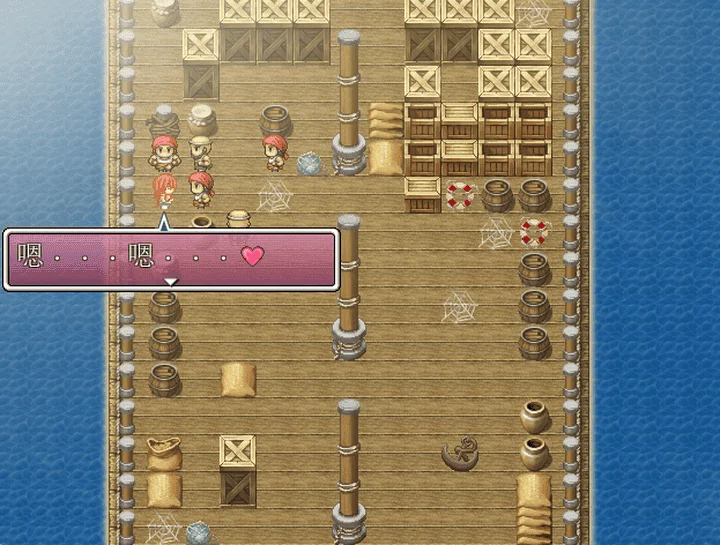Click the white dialogue advance arrow
The height and width of the screenshot is (545, 720).
point(171,283)
